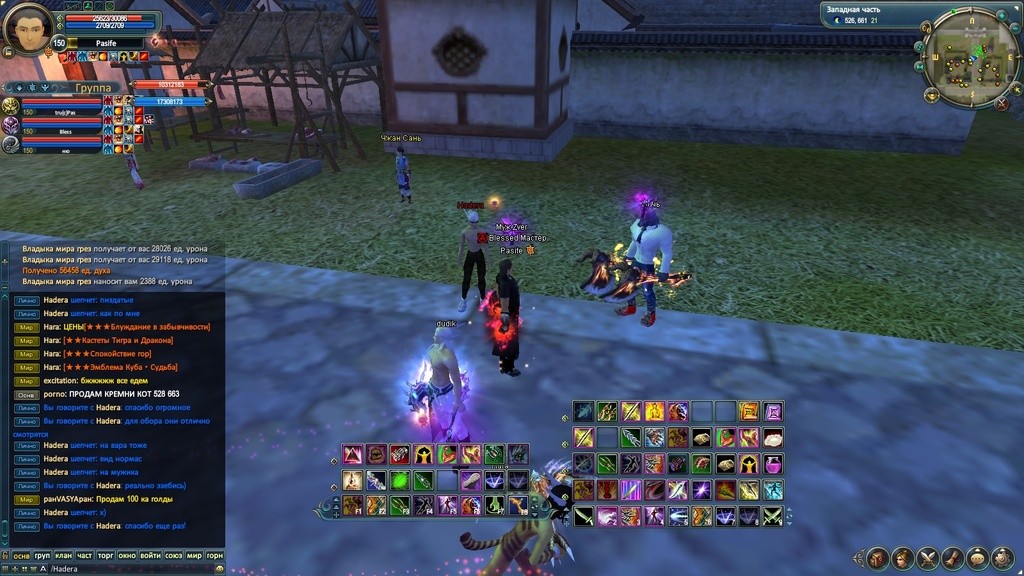Toggle the crossed swords PvP button by minimap
This screenshot has height=576, width=1024.
[x=1001, y=103]
